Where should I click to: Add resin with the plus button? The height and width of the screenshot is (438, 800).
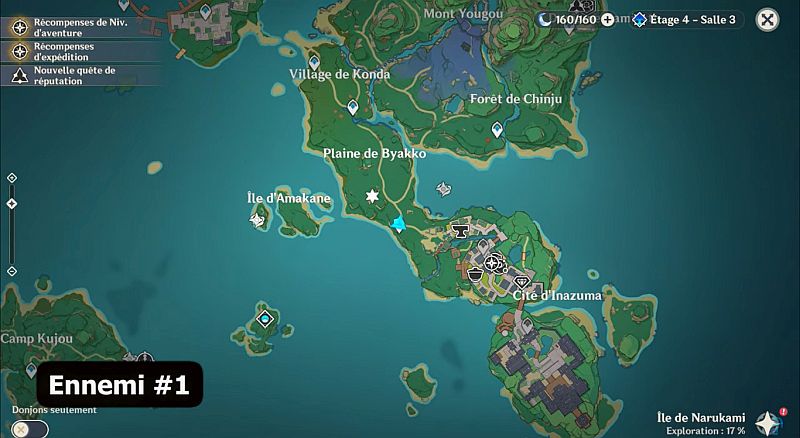pos(607,19)
